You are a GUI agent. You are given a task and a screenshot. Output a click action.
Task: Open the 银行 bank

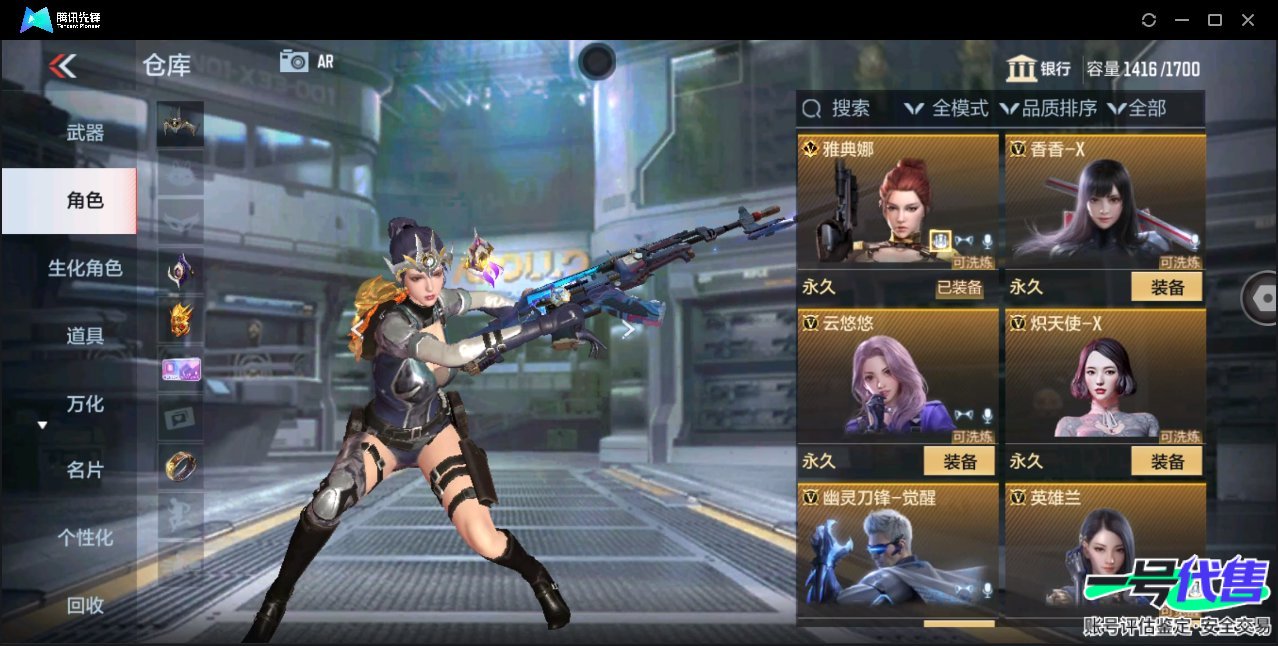coord(1038,68)
